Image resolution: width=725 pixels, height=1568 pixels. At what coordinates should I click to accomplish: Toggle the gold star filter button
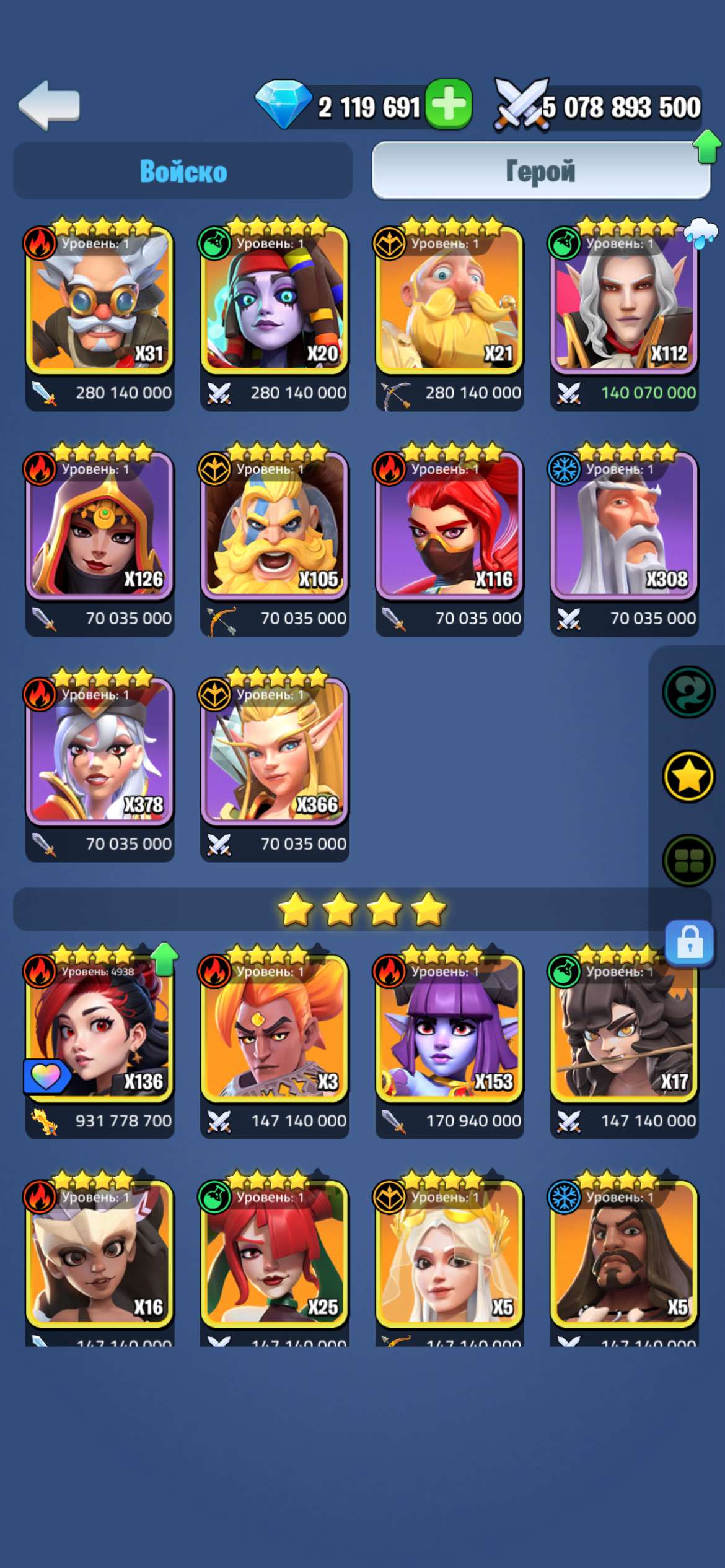pos(688,776)
